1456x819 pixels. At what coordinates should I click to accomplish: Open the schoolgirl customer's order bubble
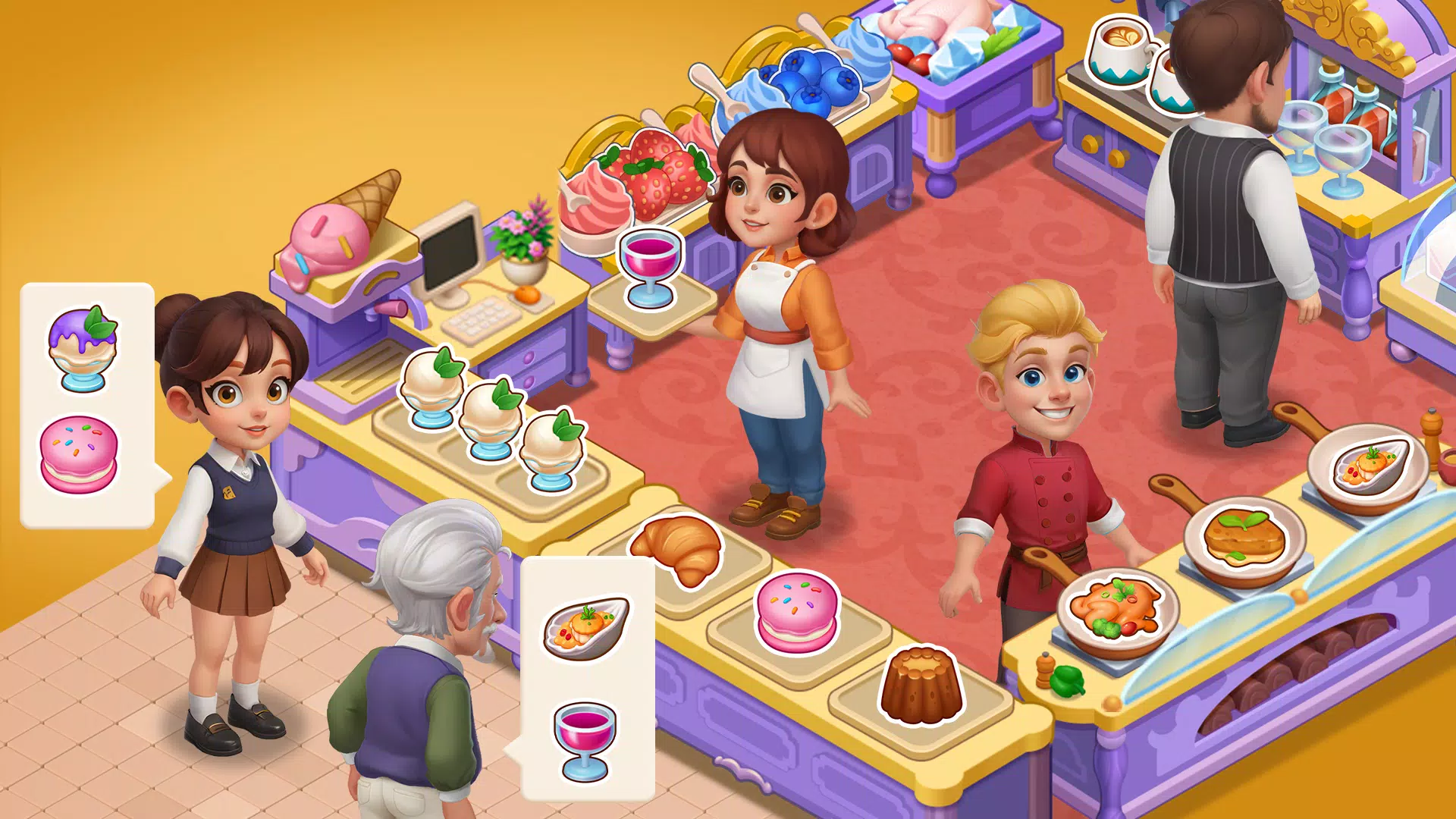(x=87, y=402)
